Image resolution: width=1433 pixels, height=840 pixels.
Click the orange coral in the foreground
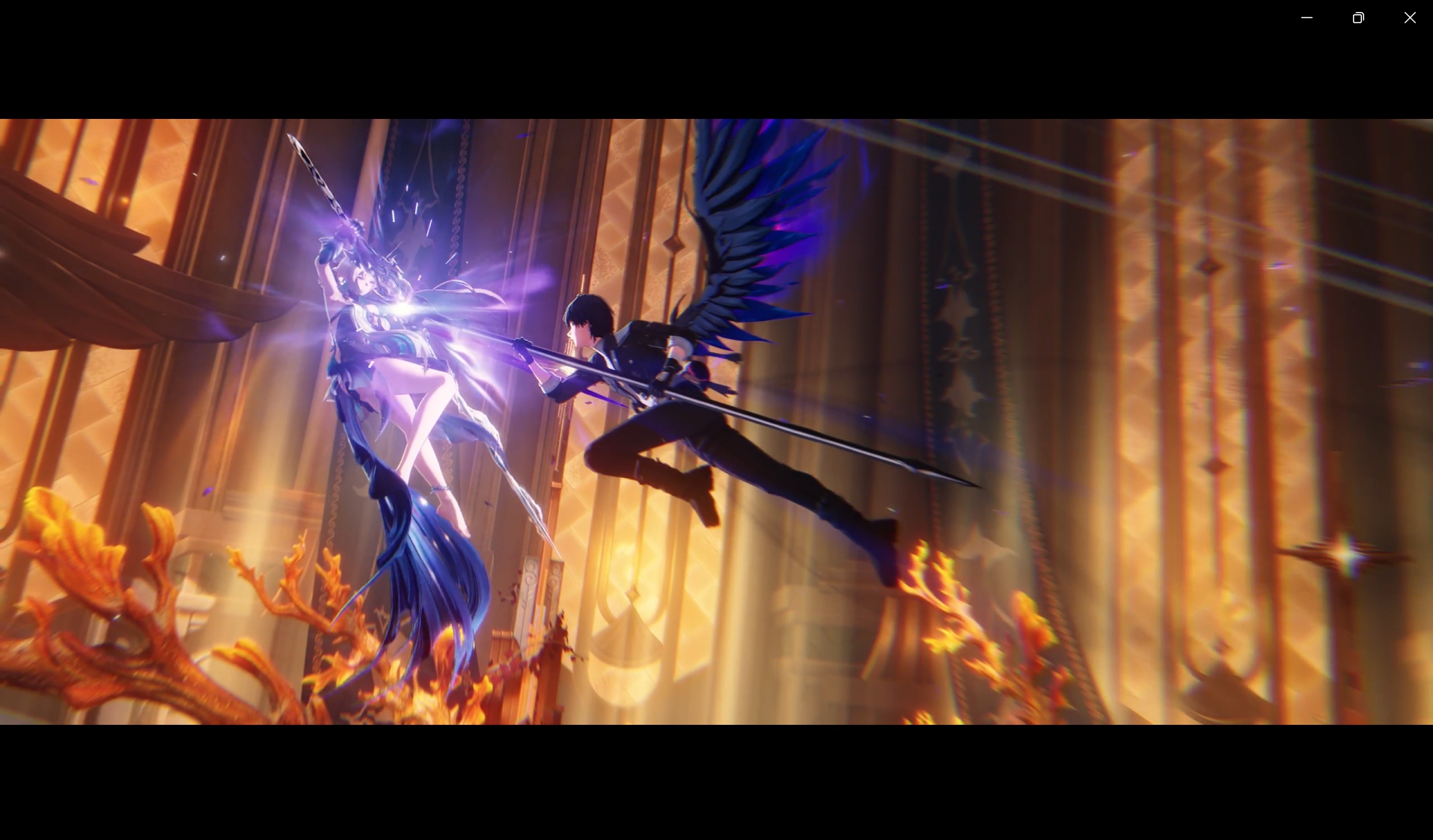pos(112,583)
